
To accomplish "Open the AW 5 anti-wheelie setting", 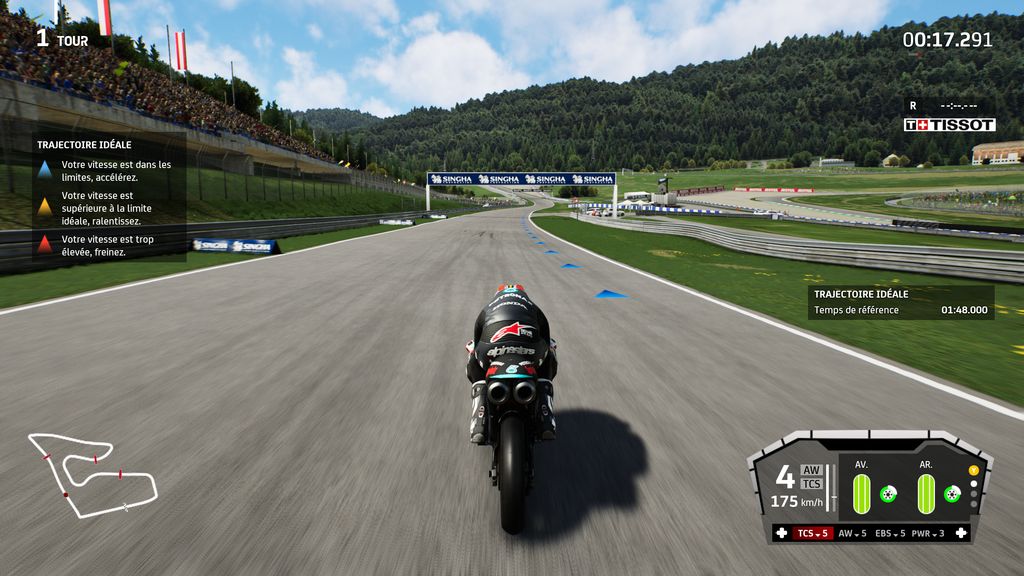I will (852, 534).
